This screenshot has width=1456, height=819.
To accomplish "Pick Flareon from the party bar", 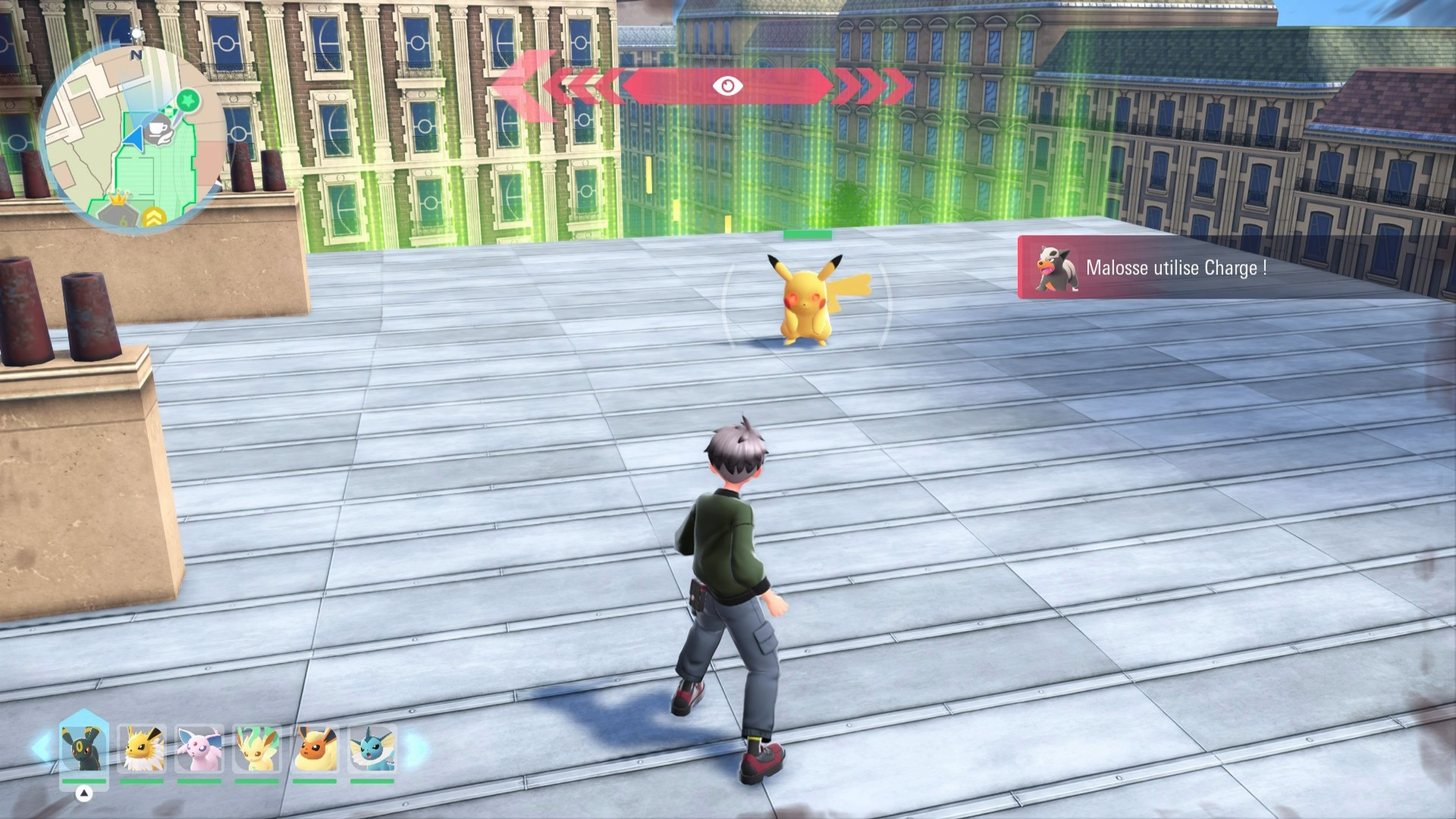I will coord(315,748).
